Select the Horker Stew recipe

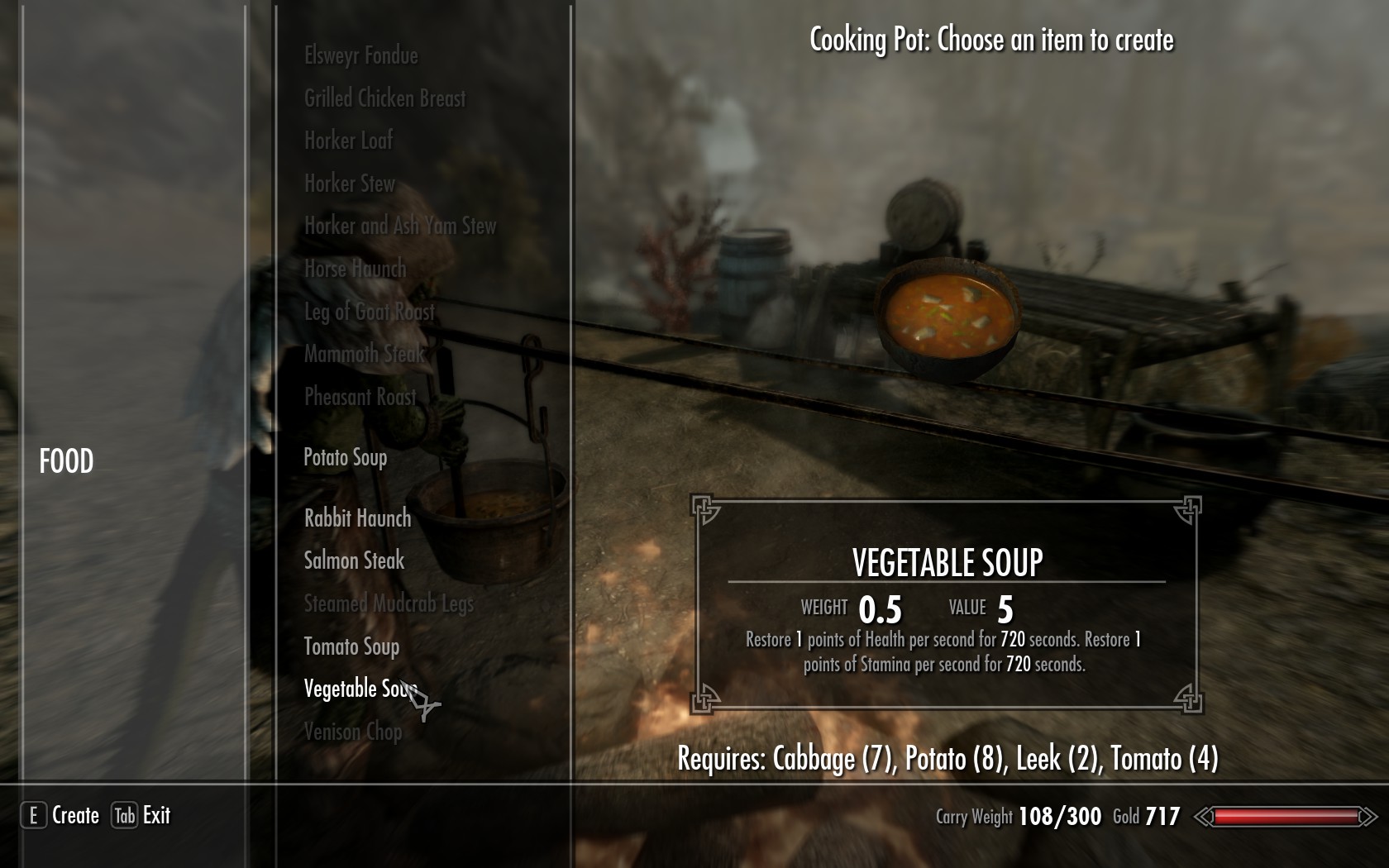350,184
